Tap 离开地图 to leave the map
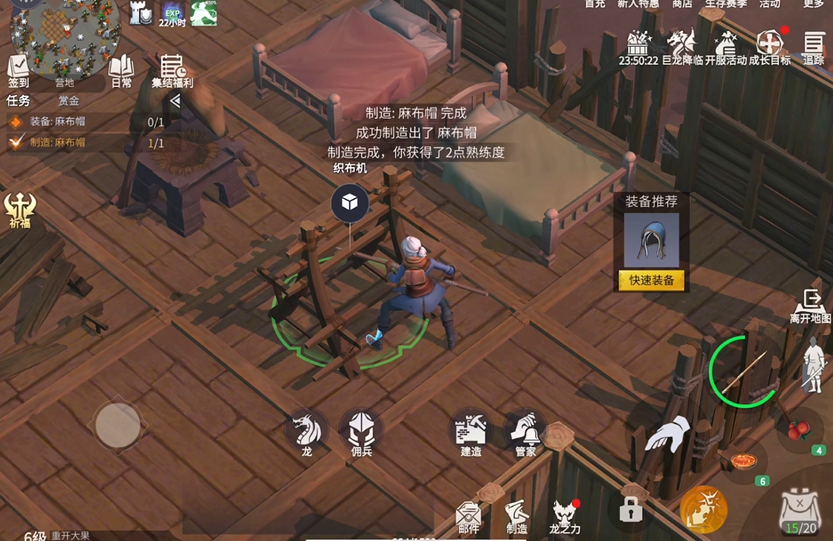Screen dimensions: 833x541 810,306
